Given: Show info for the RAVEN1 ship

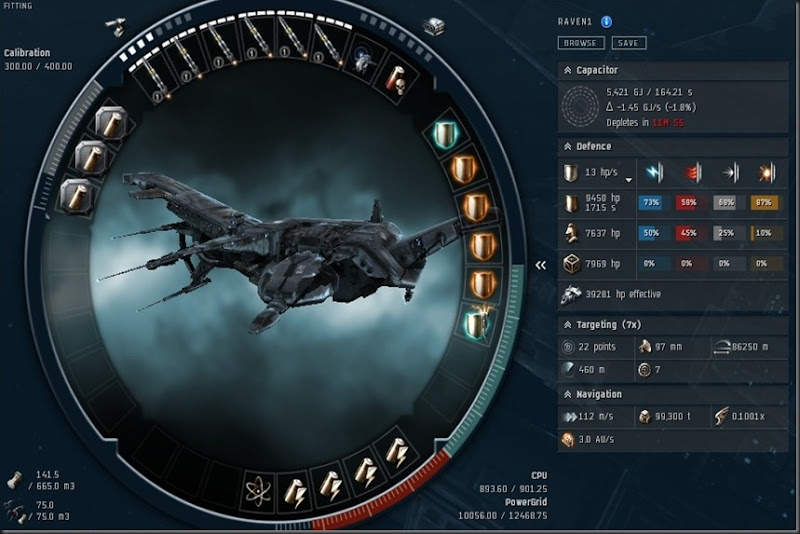Looking at the screenshot, I should pos(607,22).
